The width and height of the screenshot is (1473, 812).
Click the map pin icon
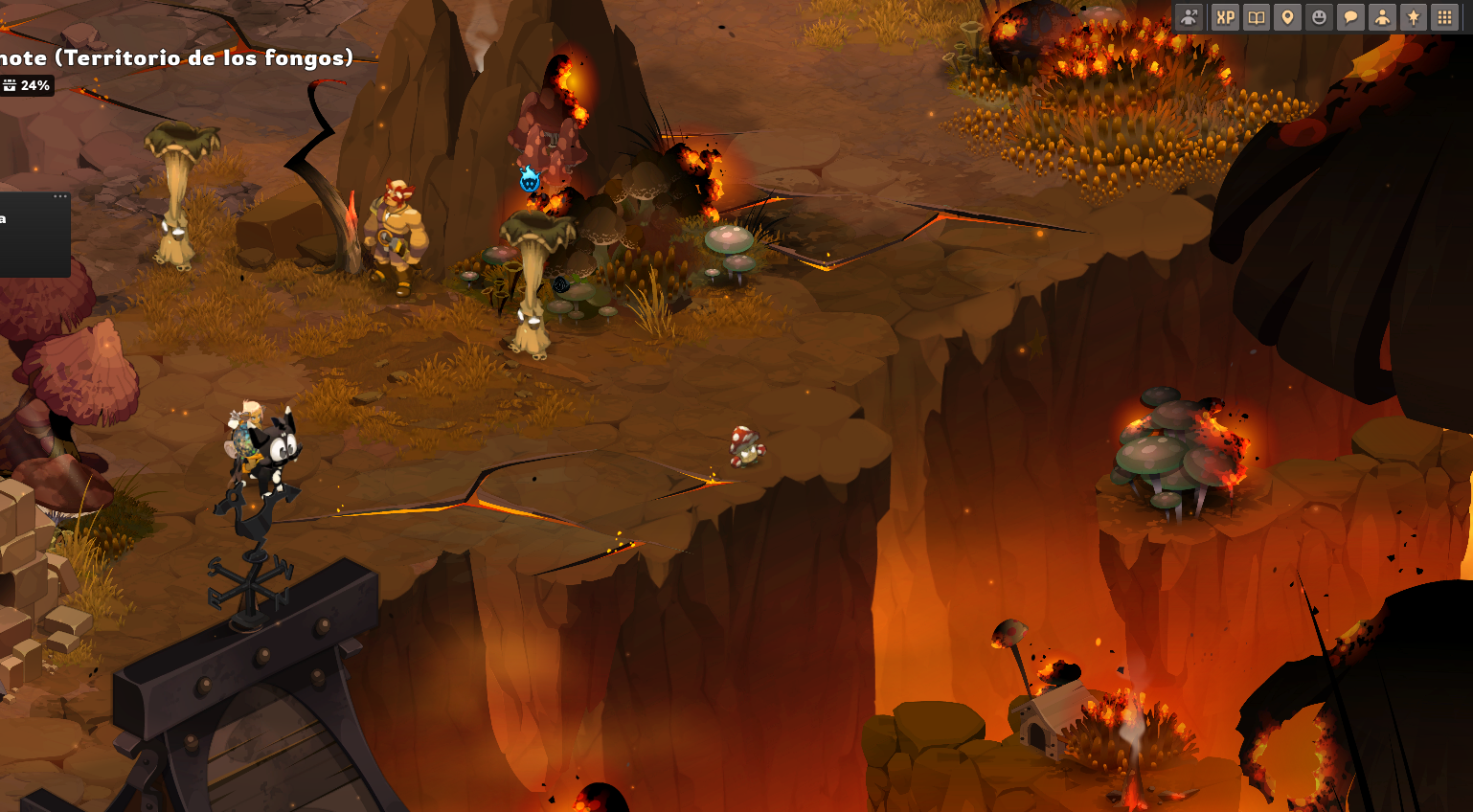coord(1287,17)
